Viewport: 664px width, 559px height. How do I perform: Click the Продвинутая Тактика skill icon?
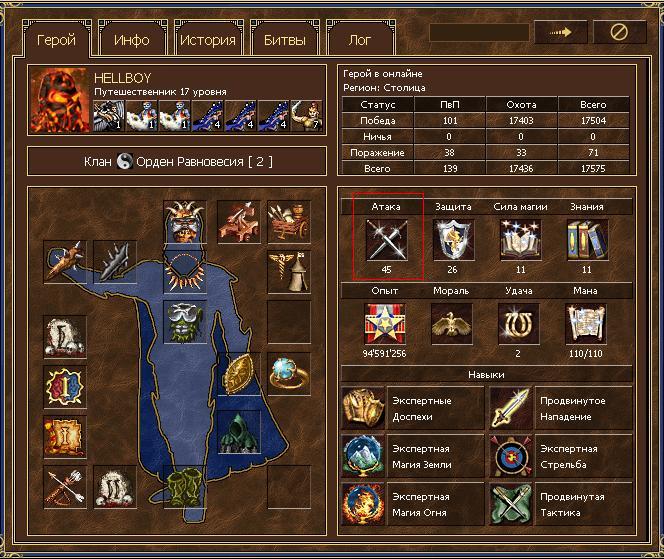pyautogui.click(x=510, y=504)
